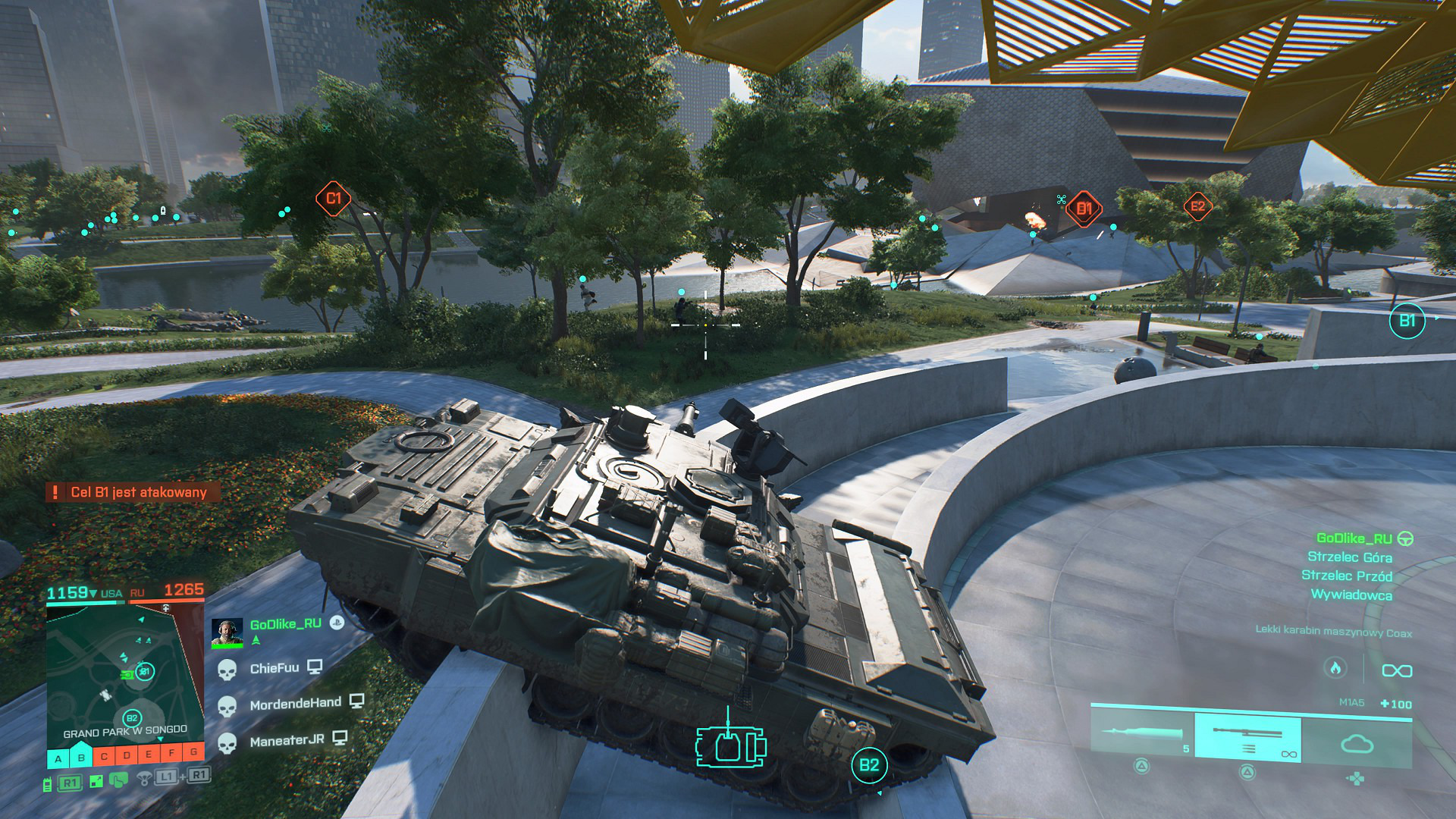Select the E2 objective marker
This screenshot has width=1456, height=819.
click(1197, 206)
